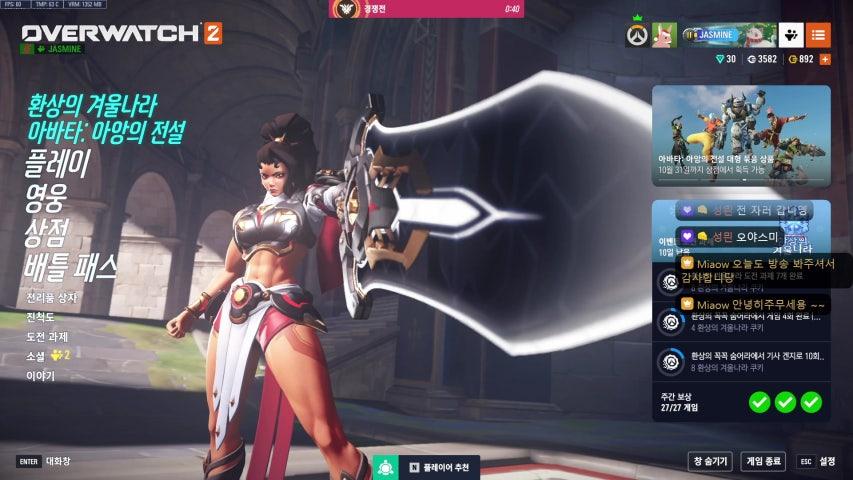This screenshot has width=853, height=480.
Task: Go to the 상점 (Shop)
Action: 45,233
